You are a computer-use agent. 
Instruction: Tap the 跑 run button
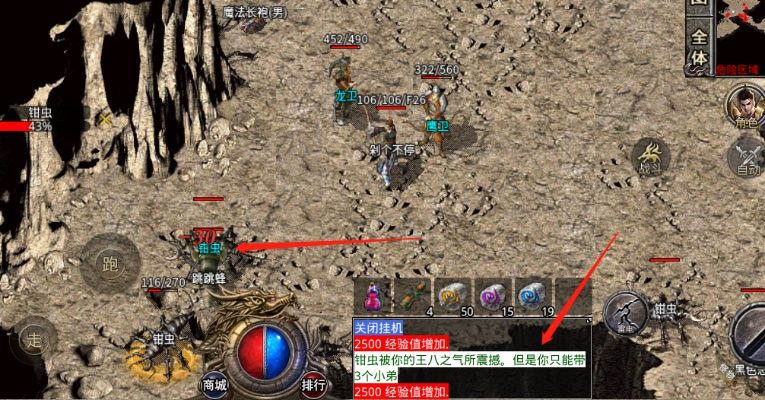point(109,263)
